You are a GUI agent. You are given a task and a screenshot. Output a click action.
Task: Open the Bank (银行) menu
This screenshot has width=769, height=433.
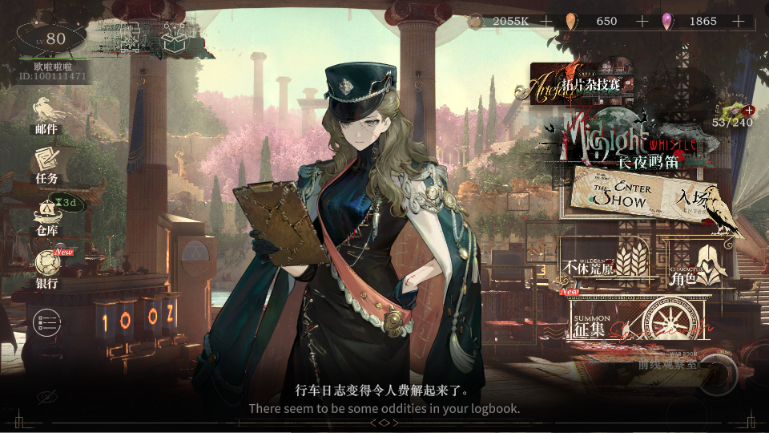pos(46,265)
